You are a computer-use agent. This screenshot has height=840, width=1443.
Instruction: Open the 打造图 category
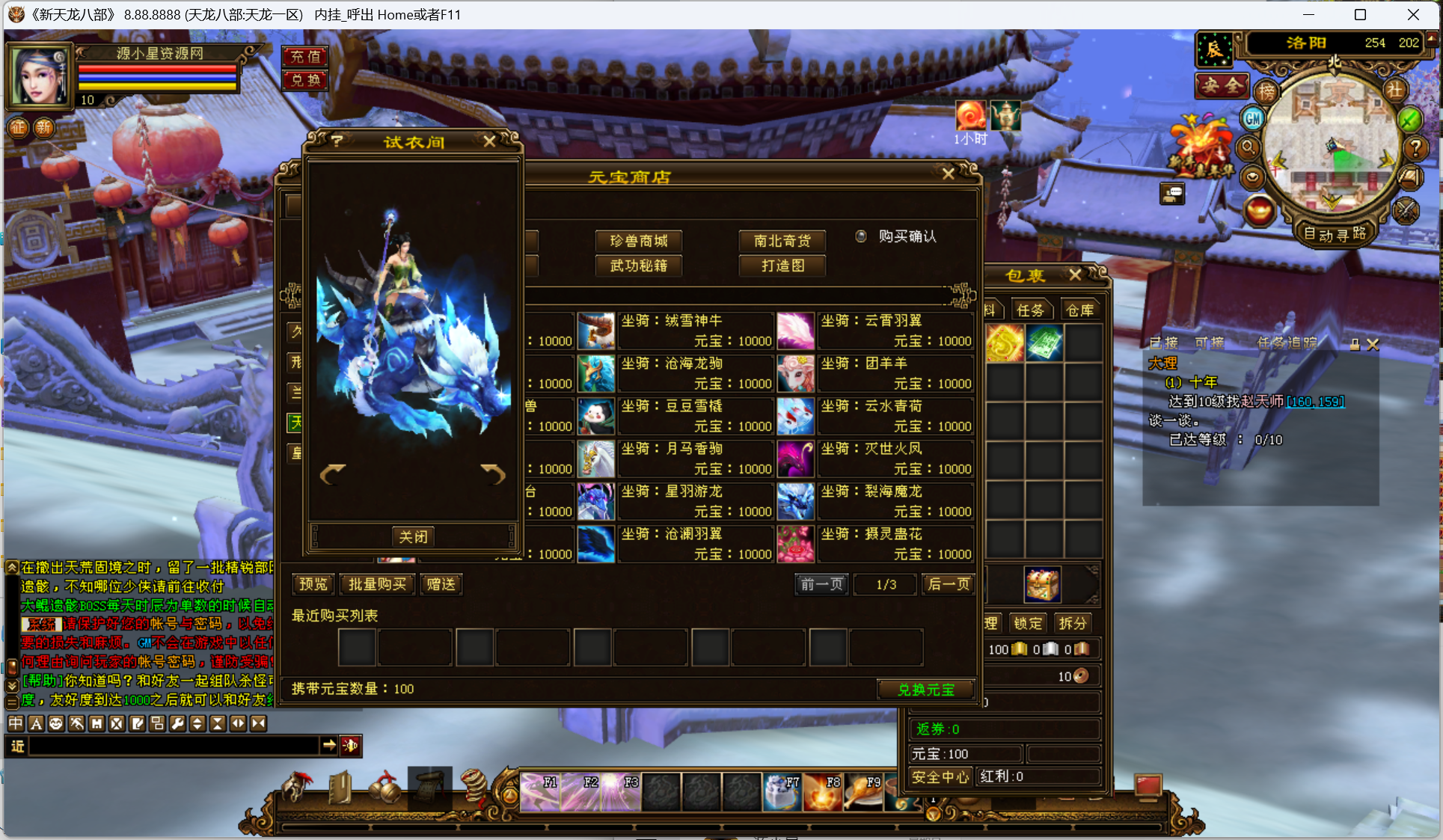[x=782, y=266]
